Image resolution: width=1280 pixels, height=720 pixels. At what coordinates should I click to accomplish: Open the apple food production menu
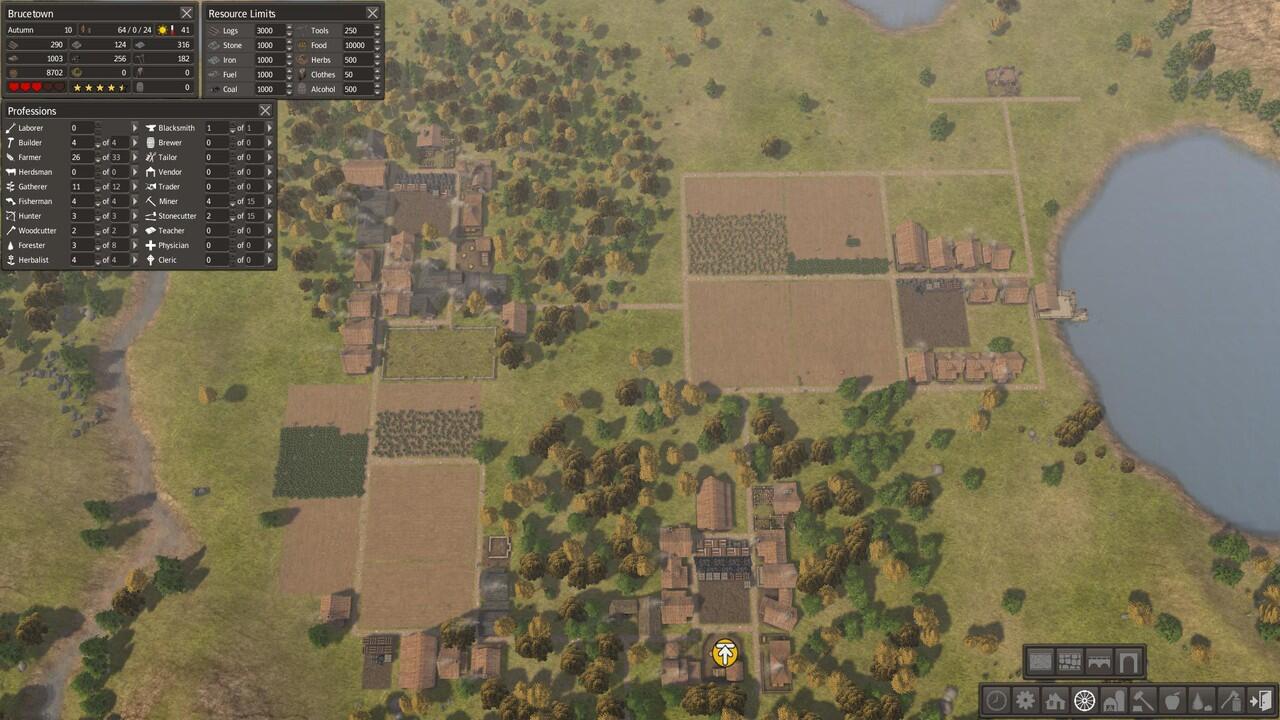[1172, 700]
